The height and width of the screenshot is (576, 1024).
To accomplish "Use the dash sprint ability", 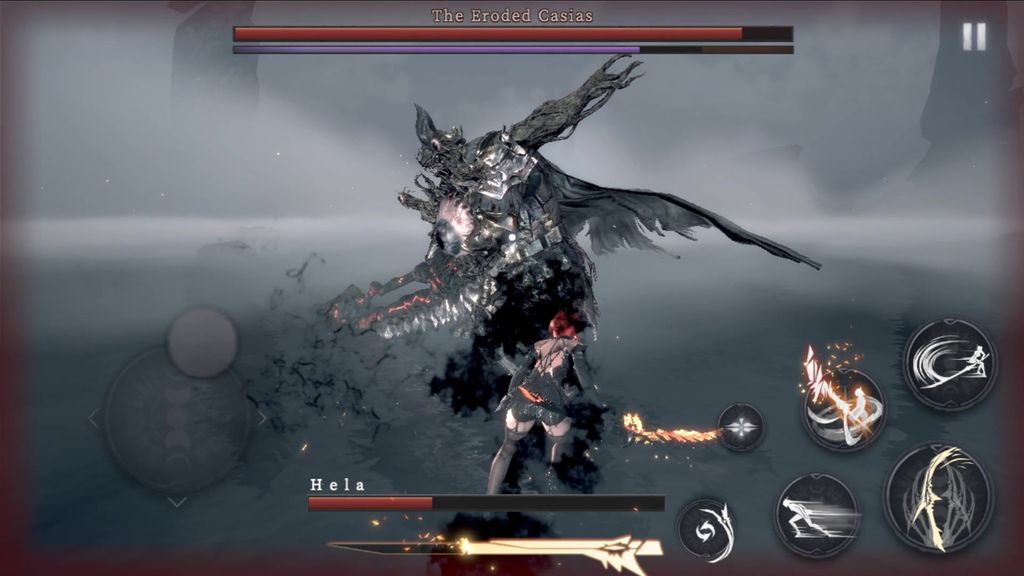I will coord(817,515).
